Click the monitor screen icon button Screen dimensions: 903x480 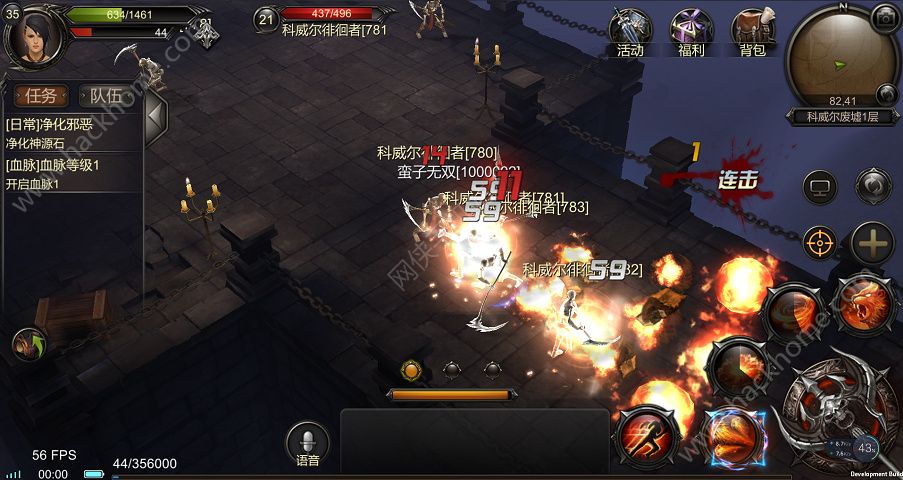tap(820, 187)
